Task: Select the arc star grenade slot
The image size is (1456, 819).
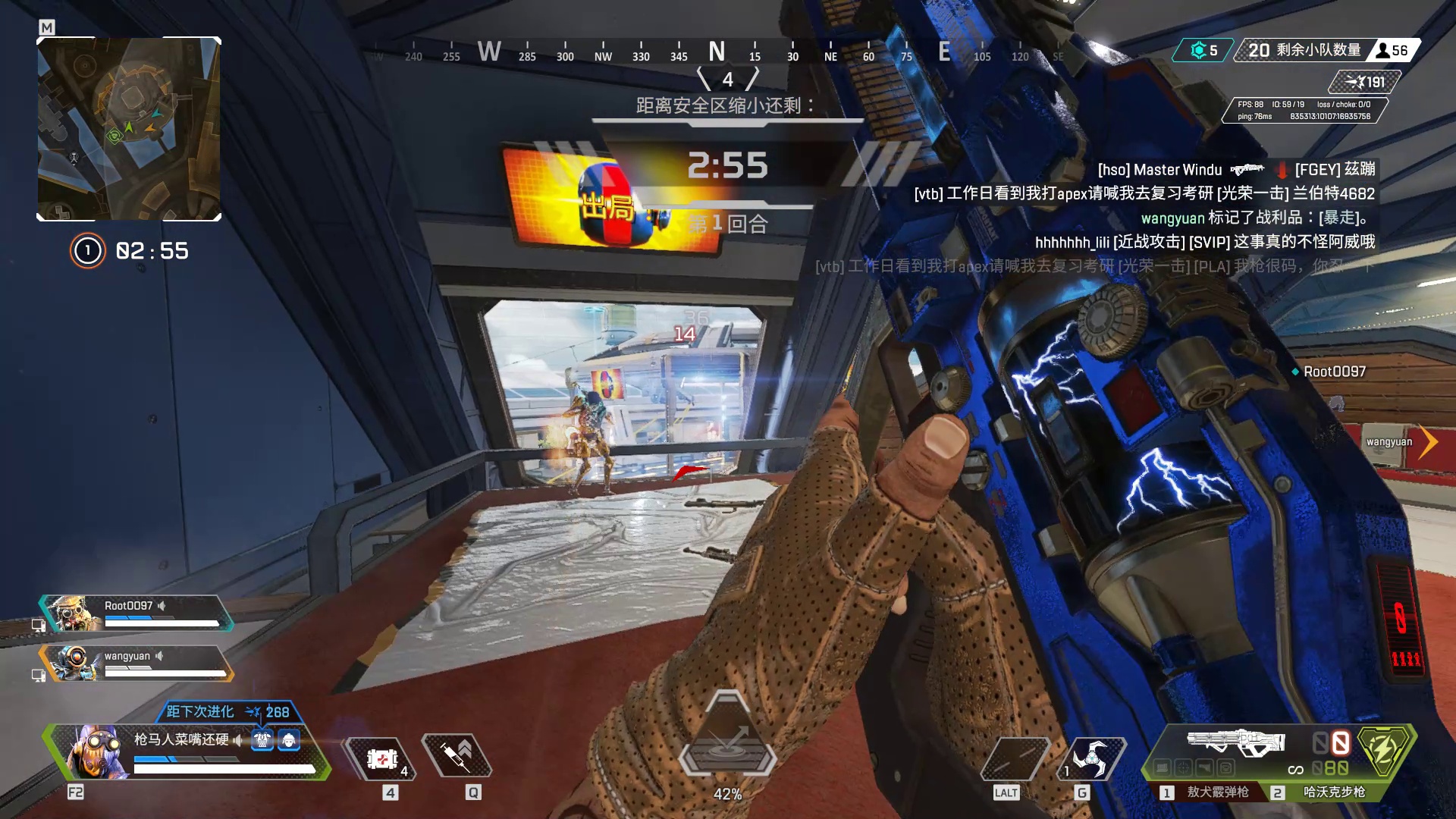Action: coord(1092,758)
